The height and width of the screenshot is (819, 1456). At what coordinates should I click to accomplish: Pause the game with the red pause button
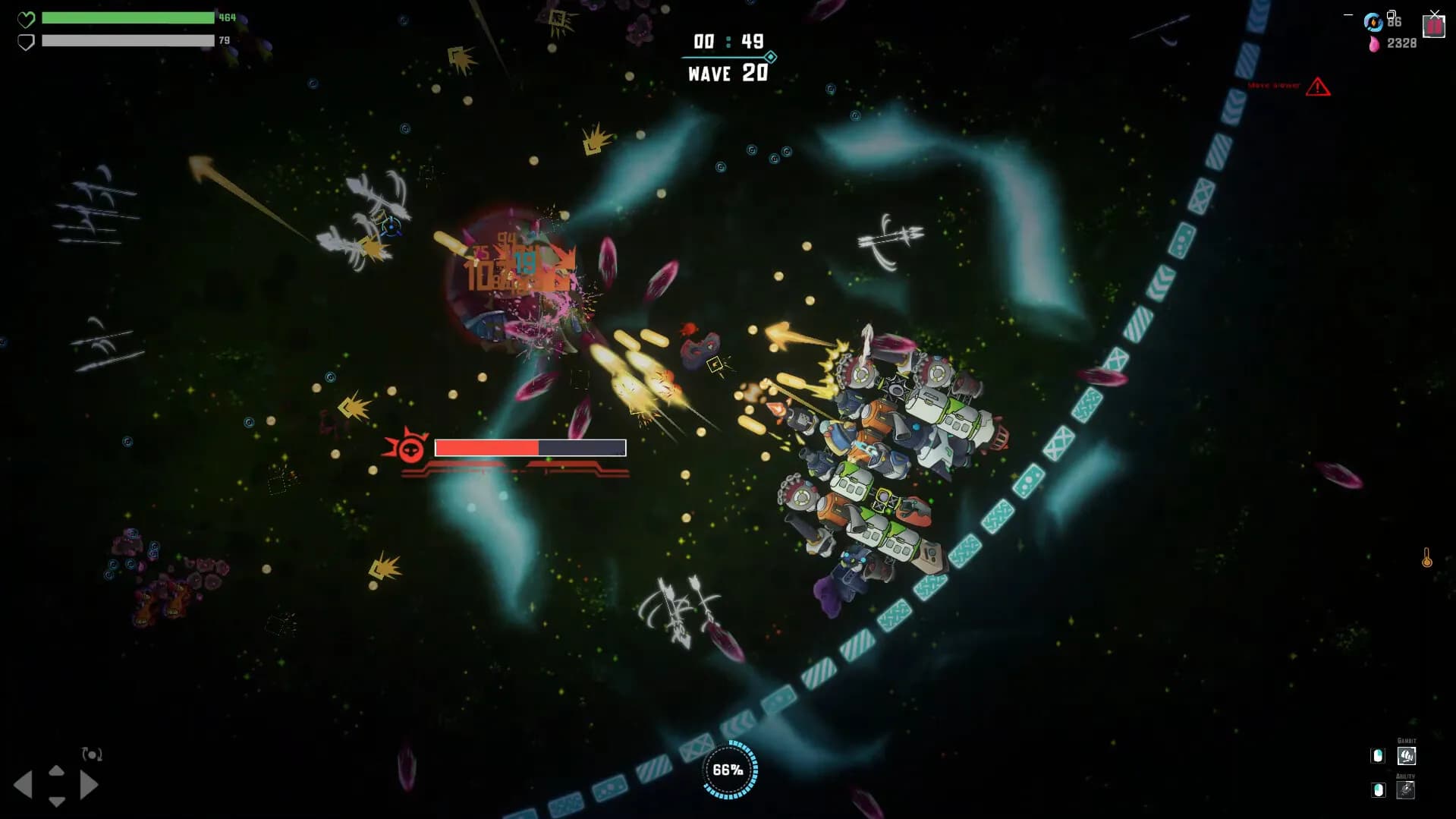pyautogui.click(x=1433, y=27)
